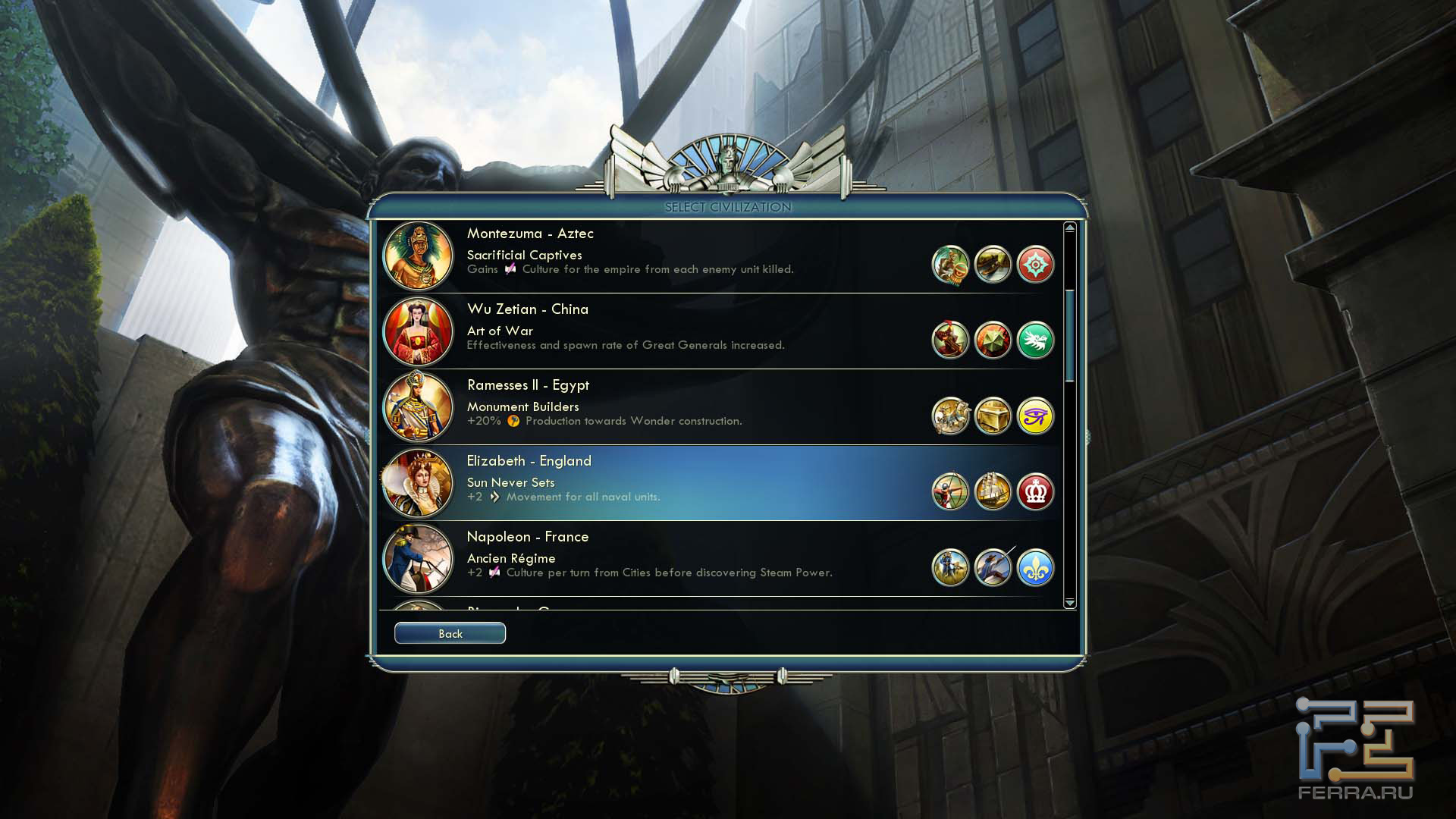The height and width of the screenshot is (819, 1456).
Task: Pick Ramesses II - Egypt
Action: pos(682,407)
